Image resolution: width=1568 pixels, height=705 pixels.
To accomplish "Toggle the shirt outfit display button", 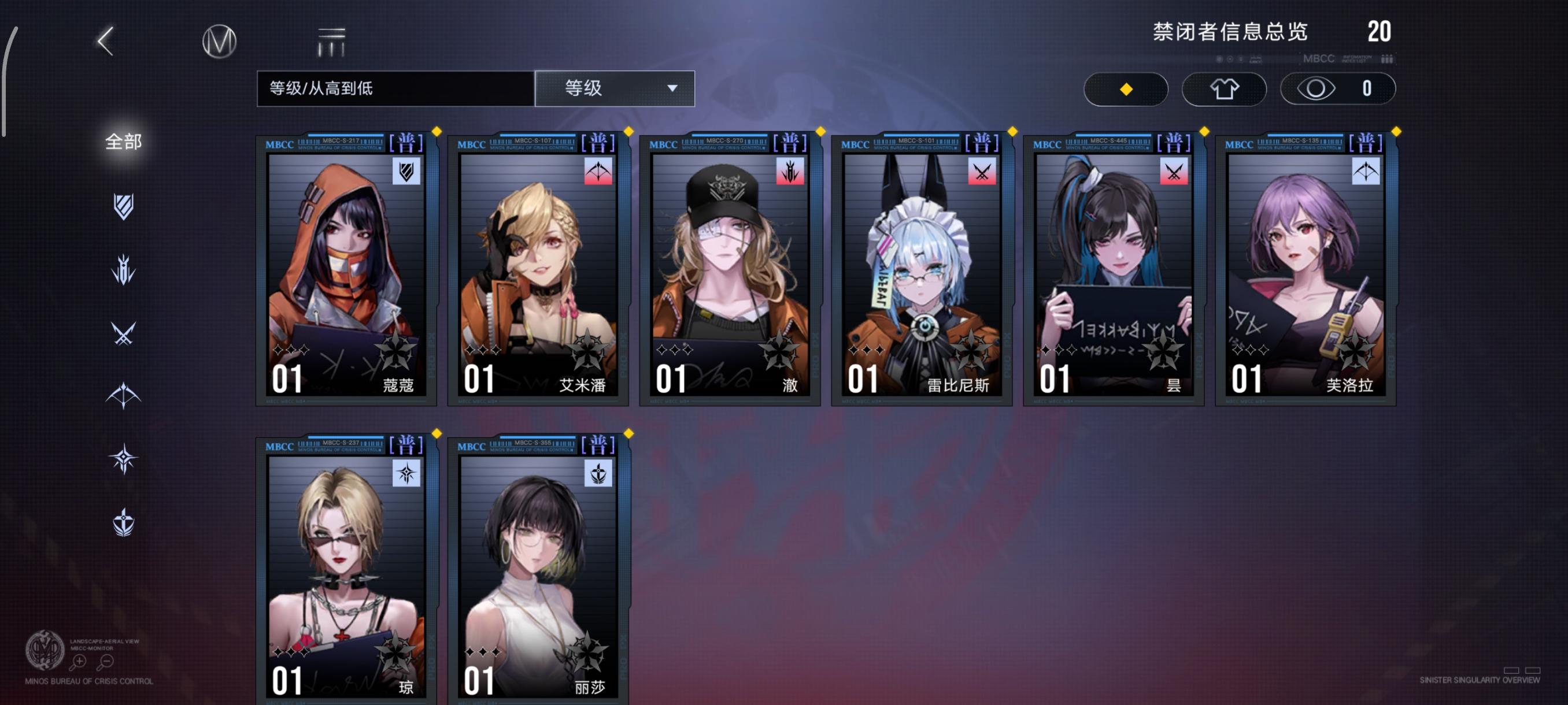I will (1224, 89).
